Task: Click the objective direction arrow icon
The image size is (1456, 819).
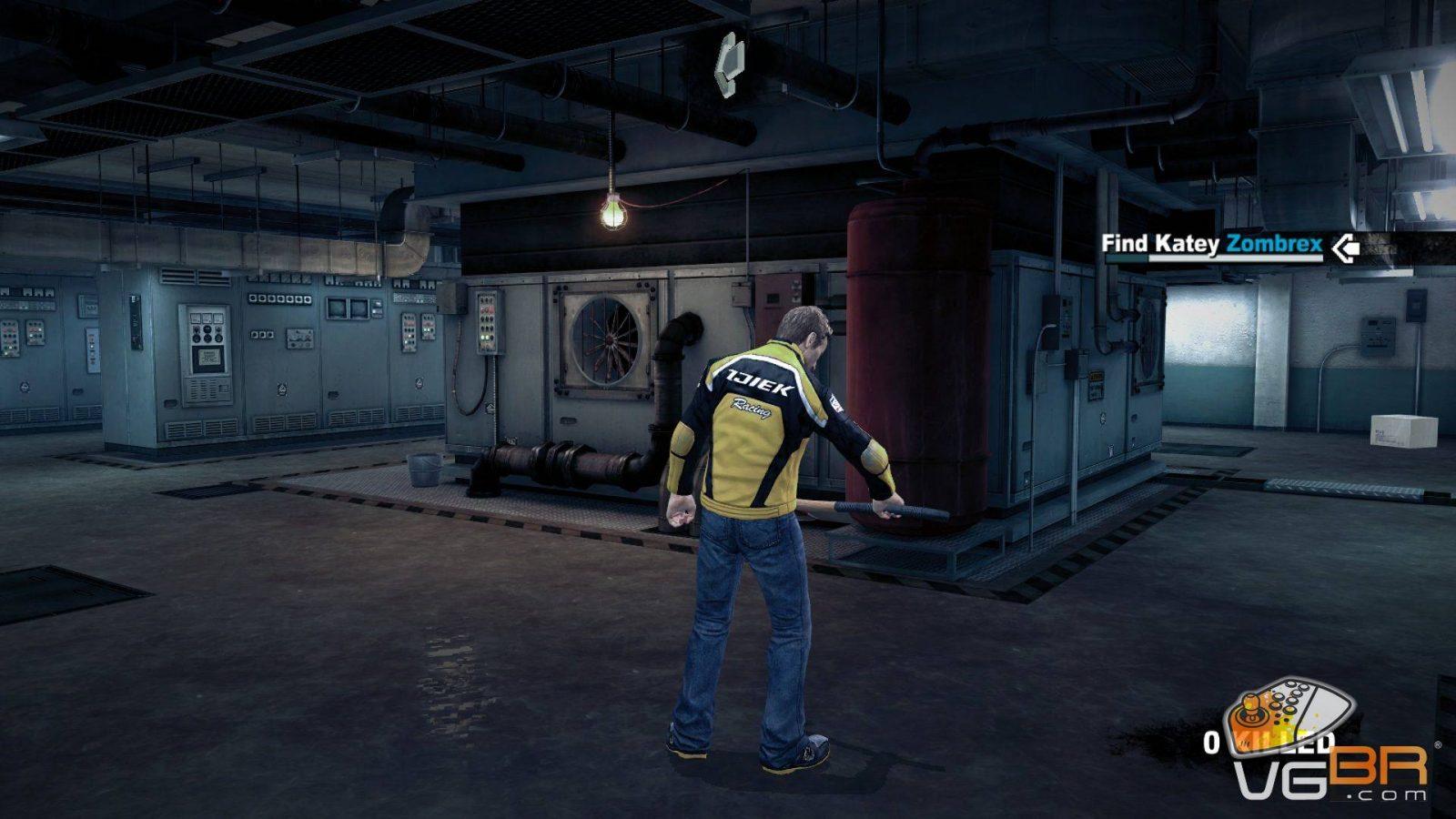Action: pos(1345,247)
